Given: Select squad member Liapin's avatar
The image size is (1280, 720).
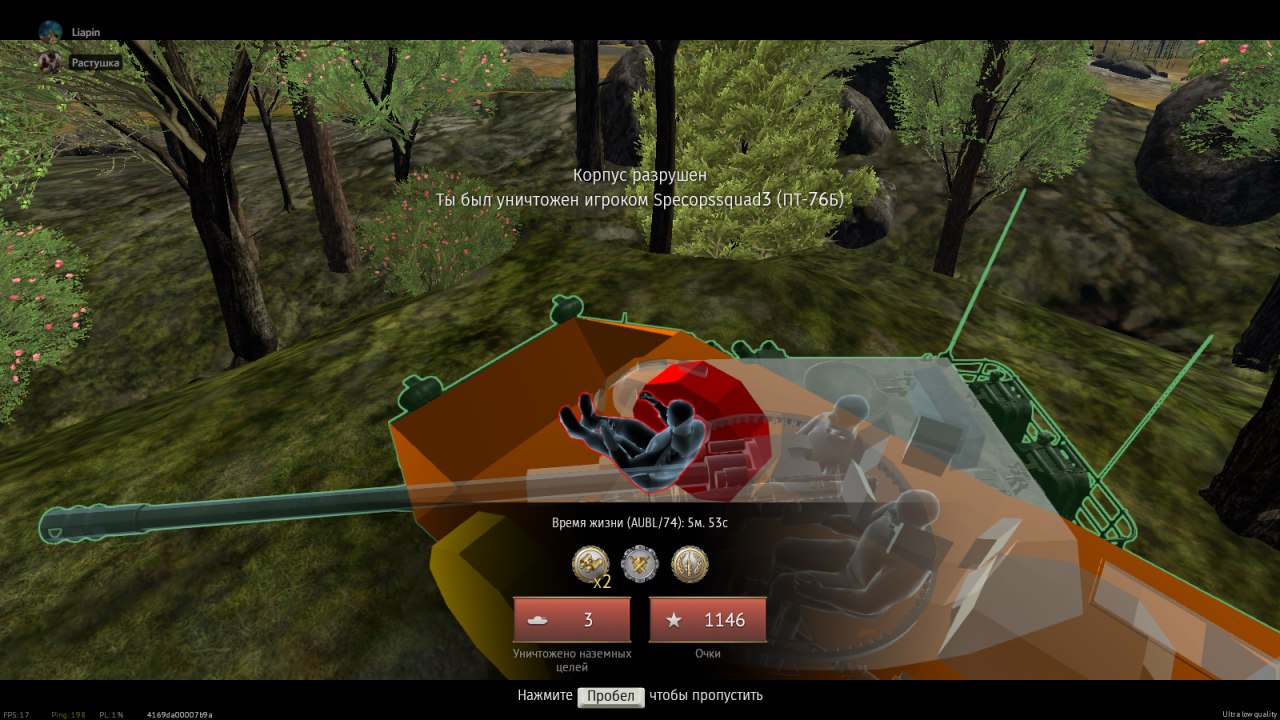Looking at the screenshot, I should pos(50,32).
